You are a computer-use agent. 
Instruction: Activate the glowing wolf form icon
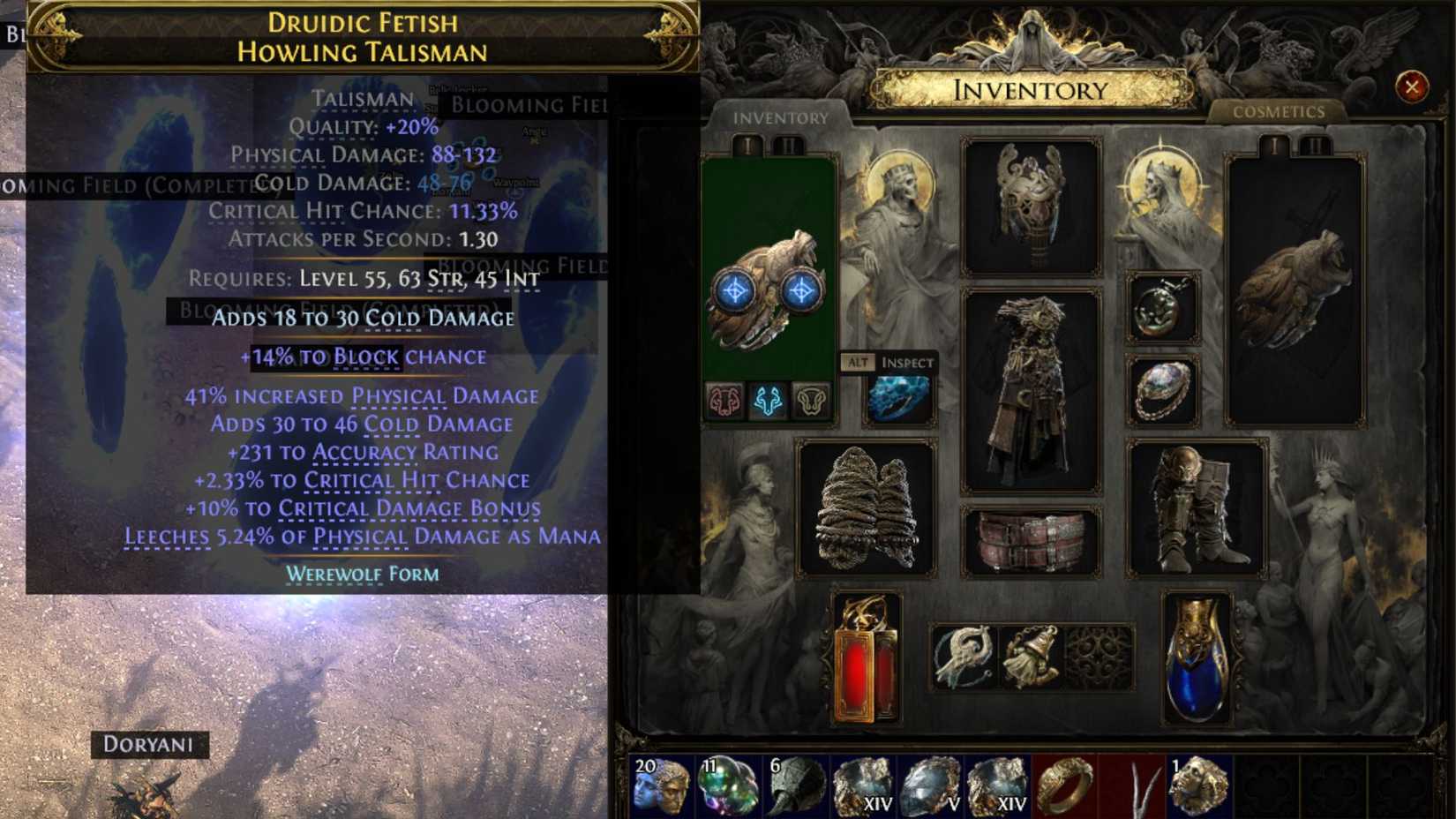(768, 398)
